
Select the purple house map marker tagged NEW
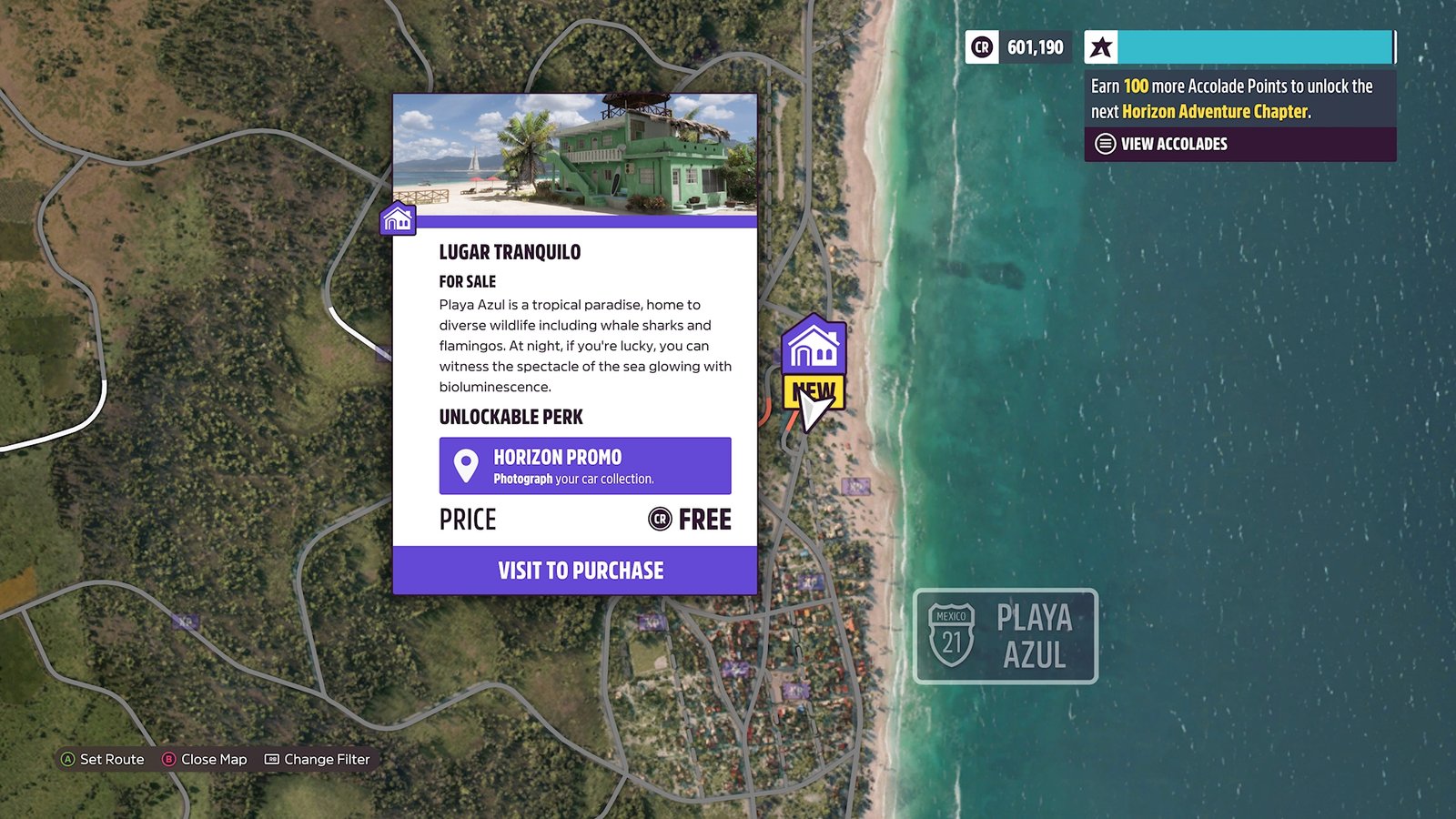[x=814, y=347]
